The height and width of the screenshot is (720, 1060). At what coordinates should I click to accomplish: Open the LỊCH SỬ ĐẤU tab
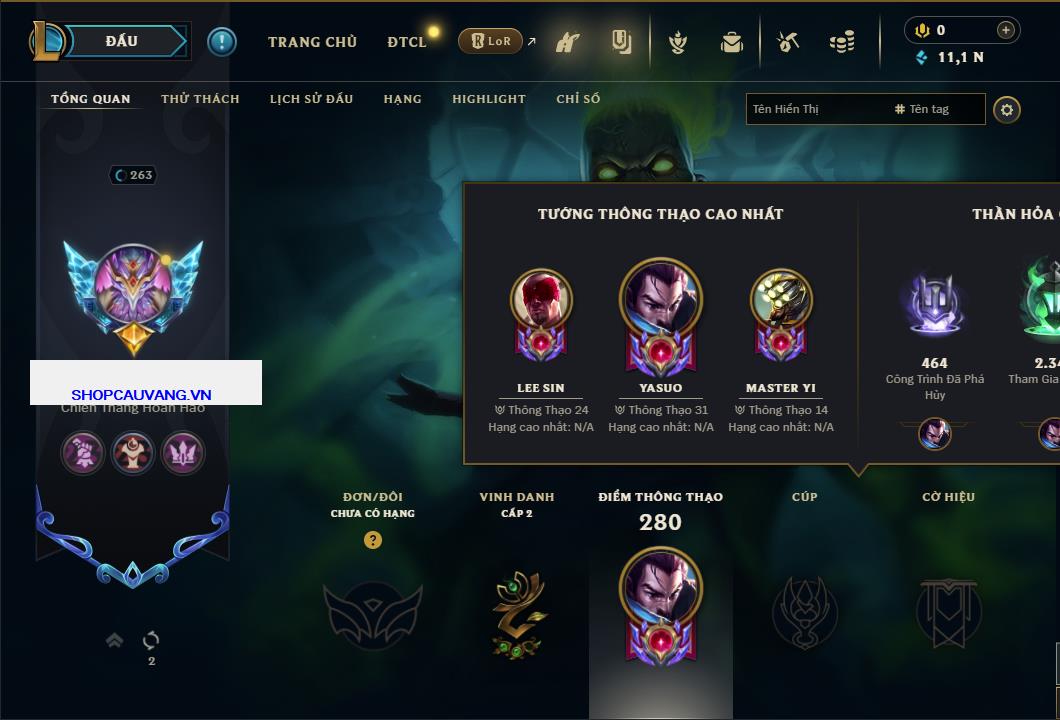click(x=311, y=99)
